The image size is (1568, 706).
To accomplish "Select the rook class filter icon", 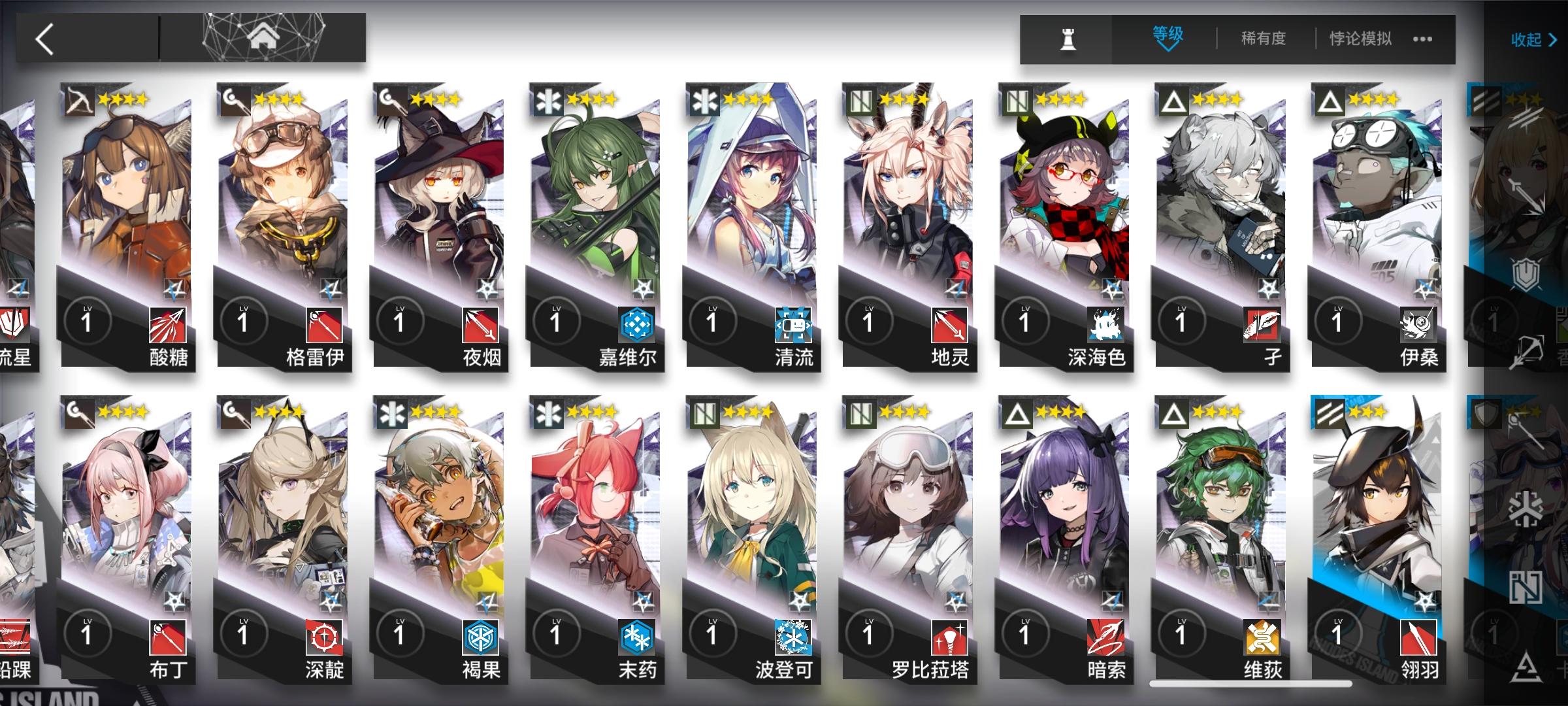I will pos(1068,39).
